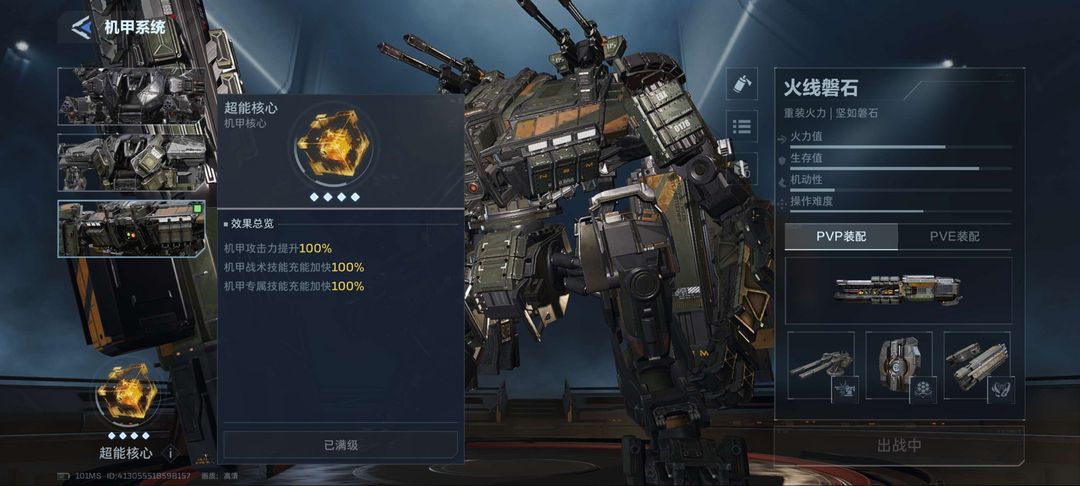The width and height of the screenshot is (1080, 486).
Task: Open the 超能核心 core icon at bottom left
Action: click(x=126, y=392)
